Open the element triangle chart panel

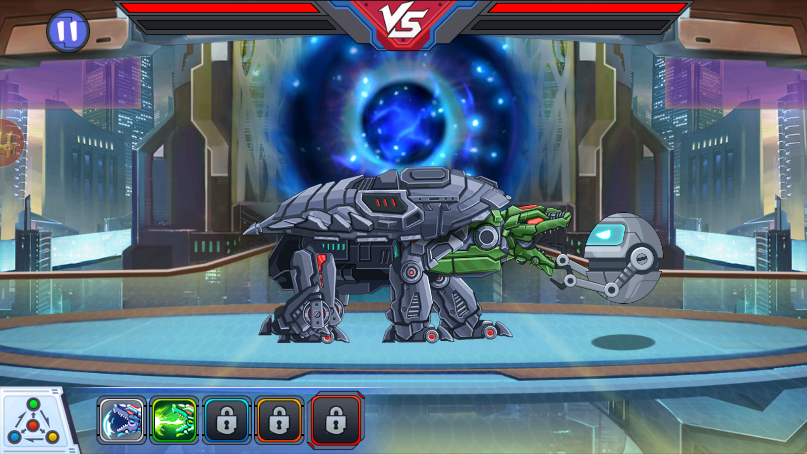pyautogui.click(x=36, y=422)
